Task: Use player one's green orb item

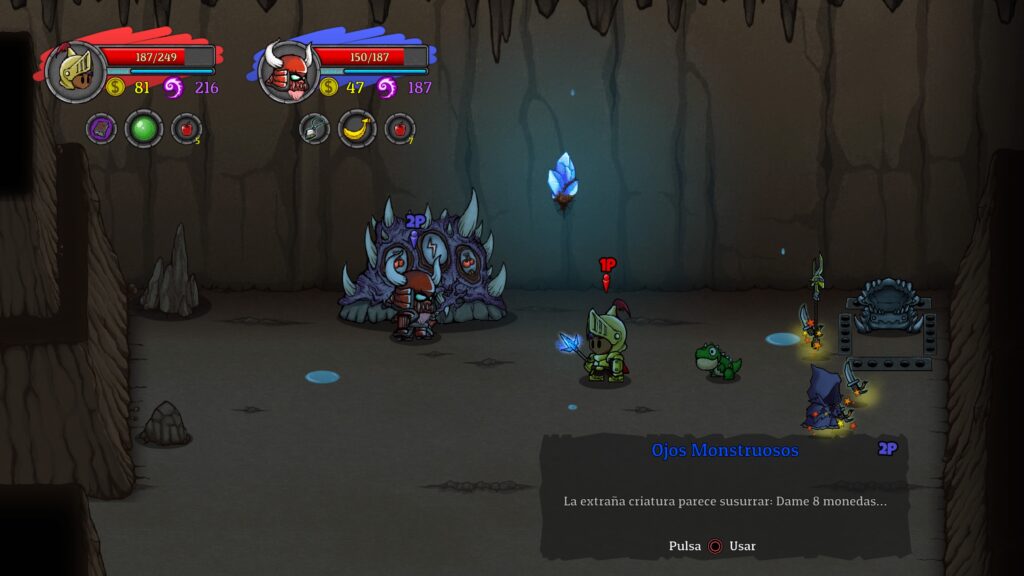Action: tap(144, 129)
